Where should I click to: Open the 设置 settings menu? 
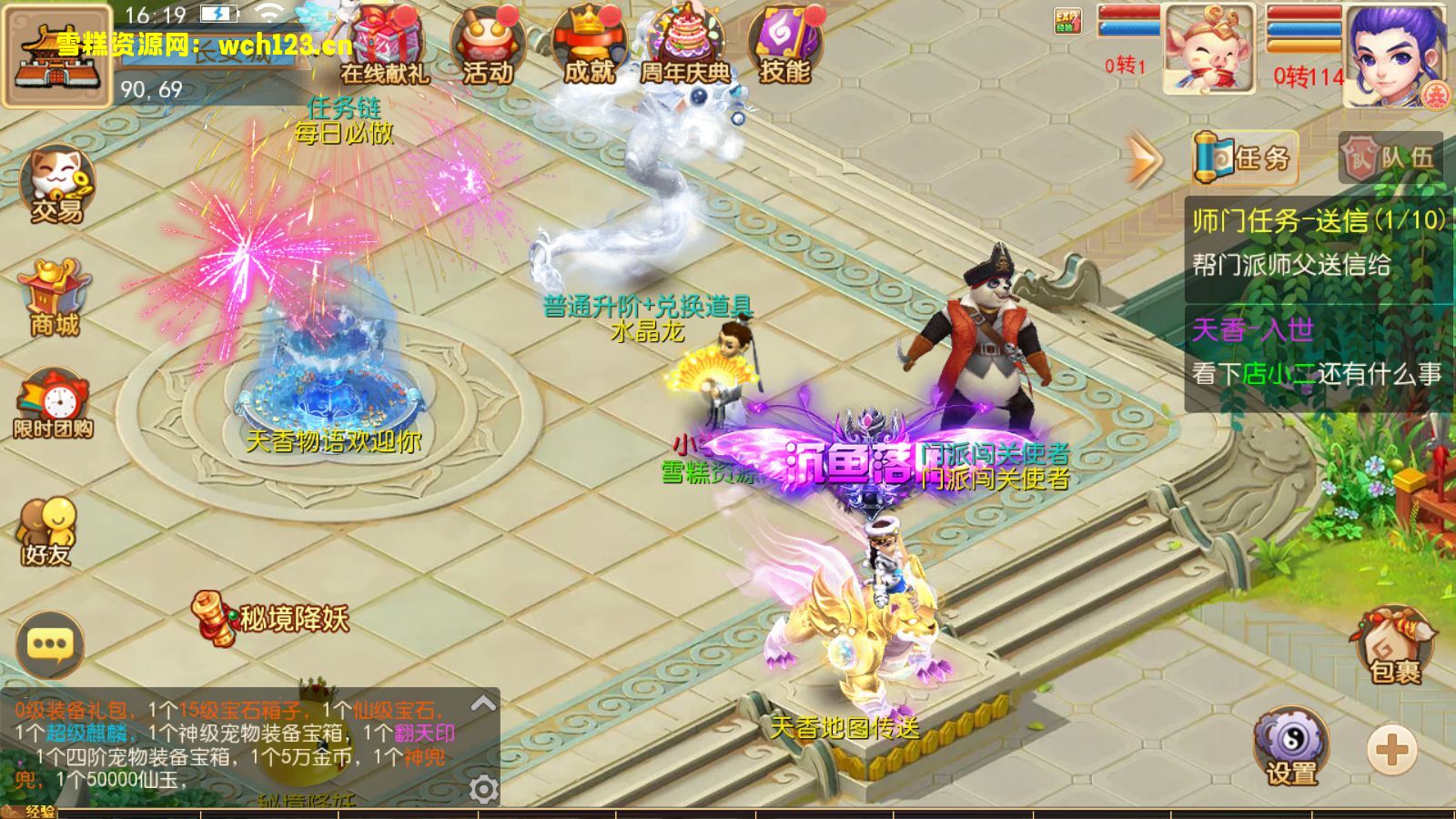pyautogui.click(x=1292, y=746)
